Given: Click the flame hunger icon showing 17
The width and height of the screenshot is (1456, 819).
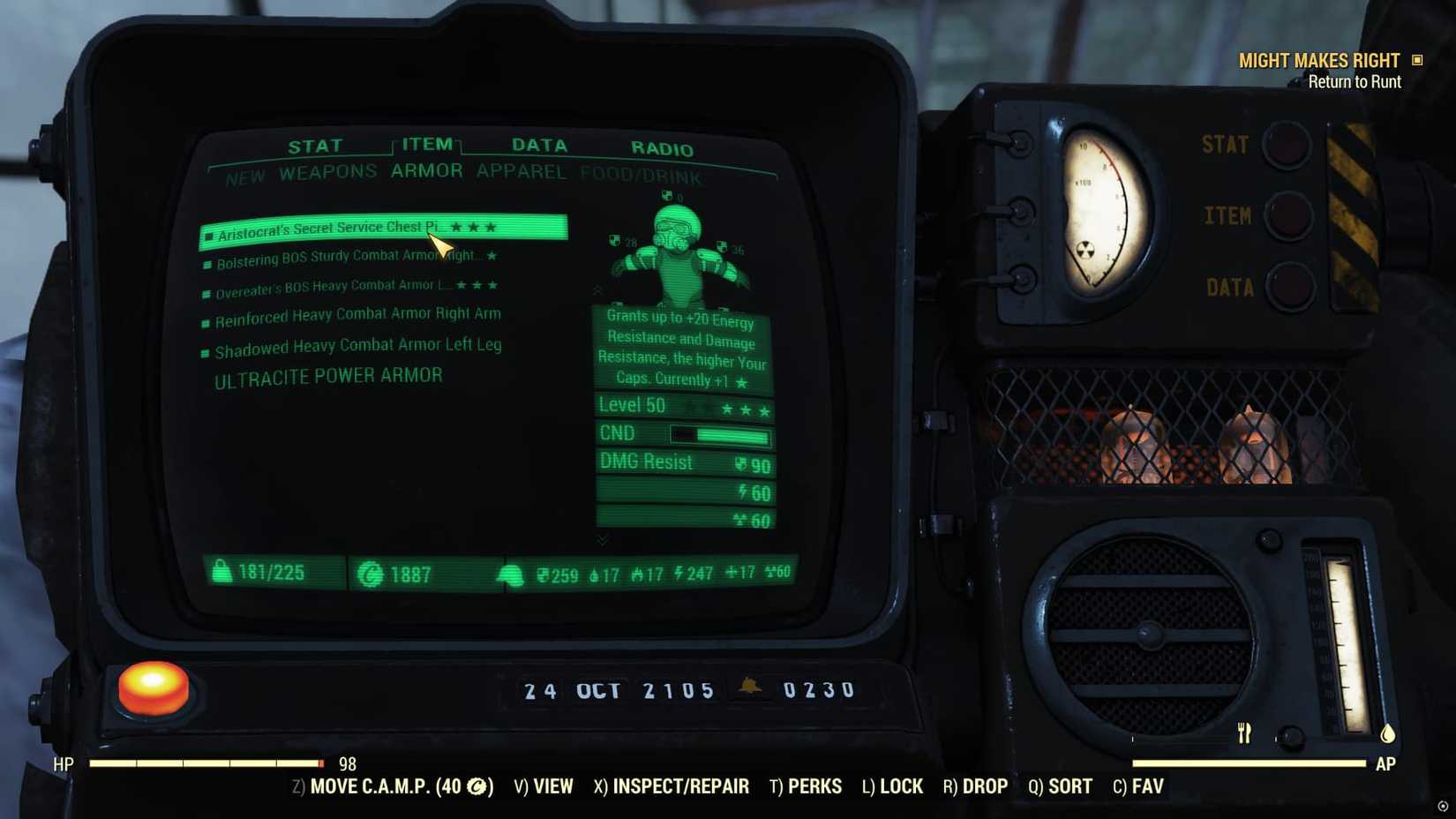Looking at the screenshot, I should point(636,573).
